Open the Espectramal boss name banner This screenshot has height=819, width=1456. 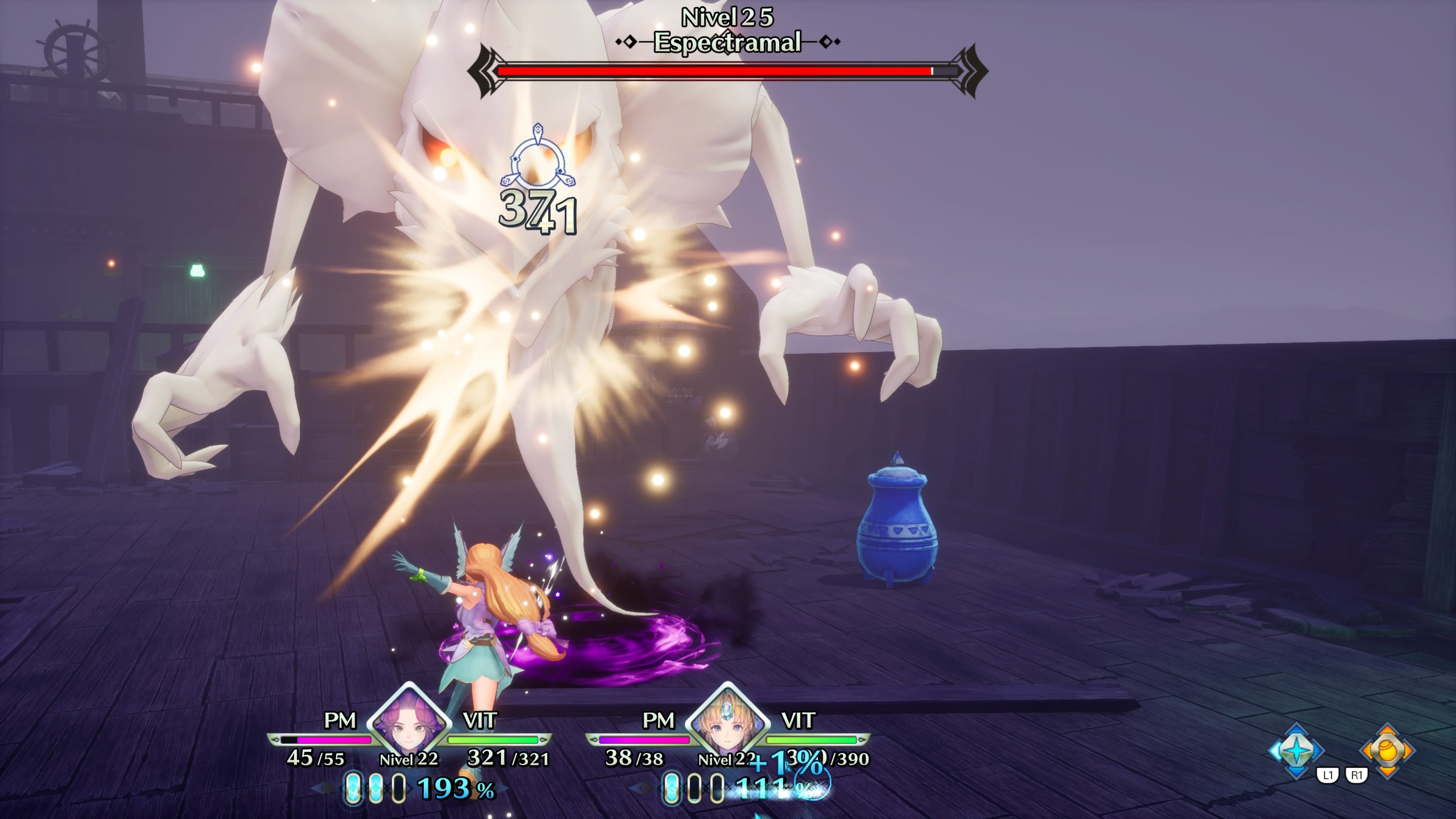click(x=728, y=41)
